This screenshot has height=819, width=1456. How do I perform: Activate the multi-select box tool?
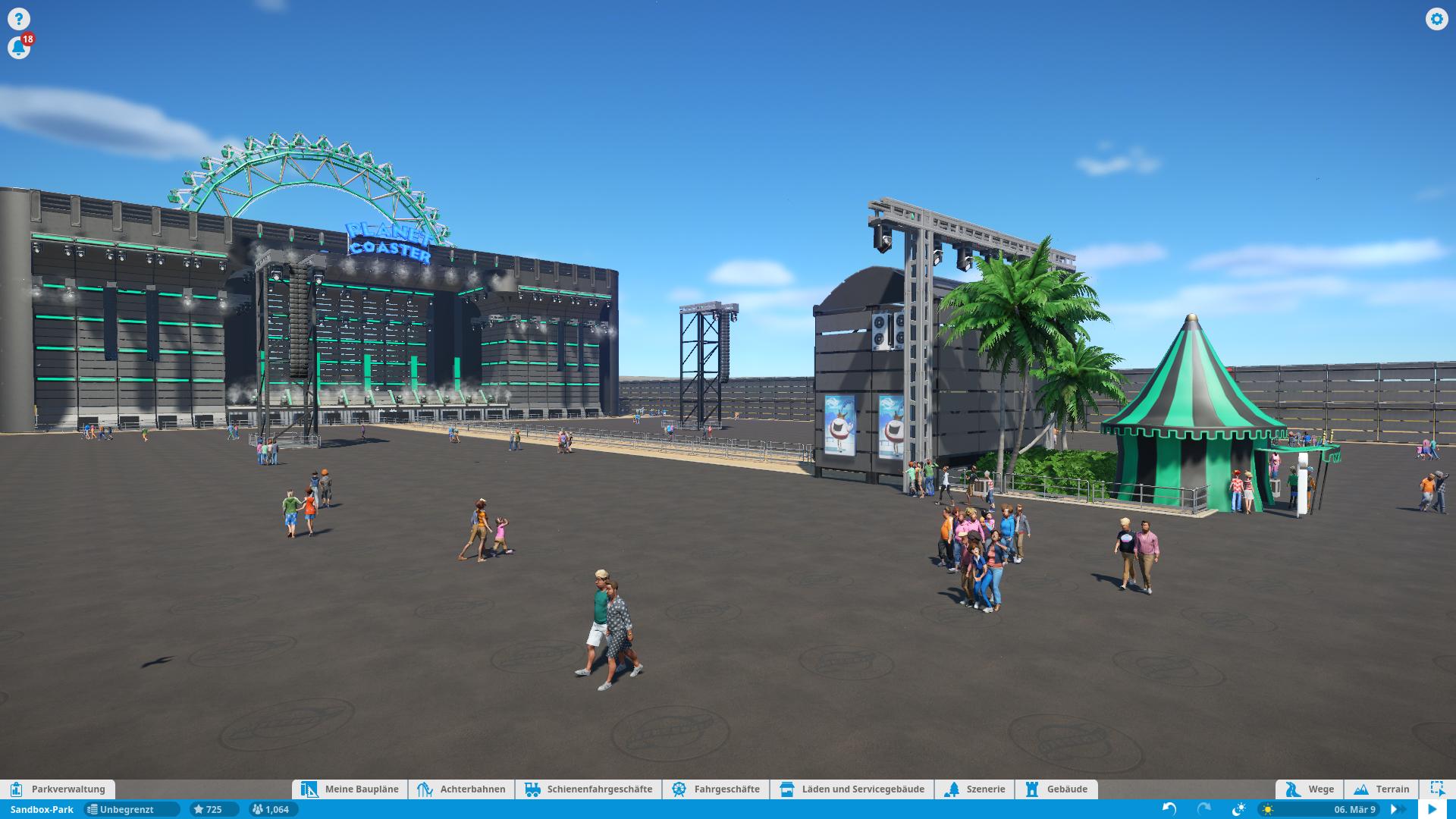point(1437,789)
